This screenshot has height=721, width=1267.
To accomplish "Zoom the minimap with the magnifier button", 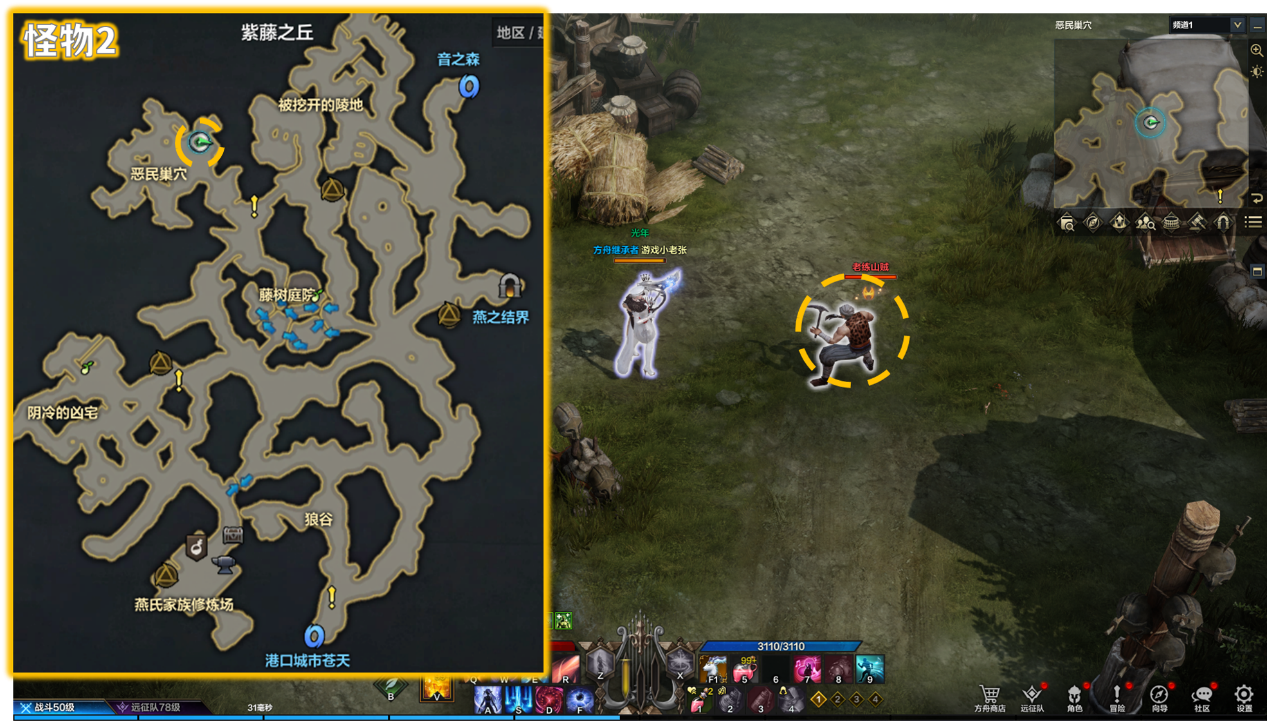I will tap(1257, 50).
